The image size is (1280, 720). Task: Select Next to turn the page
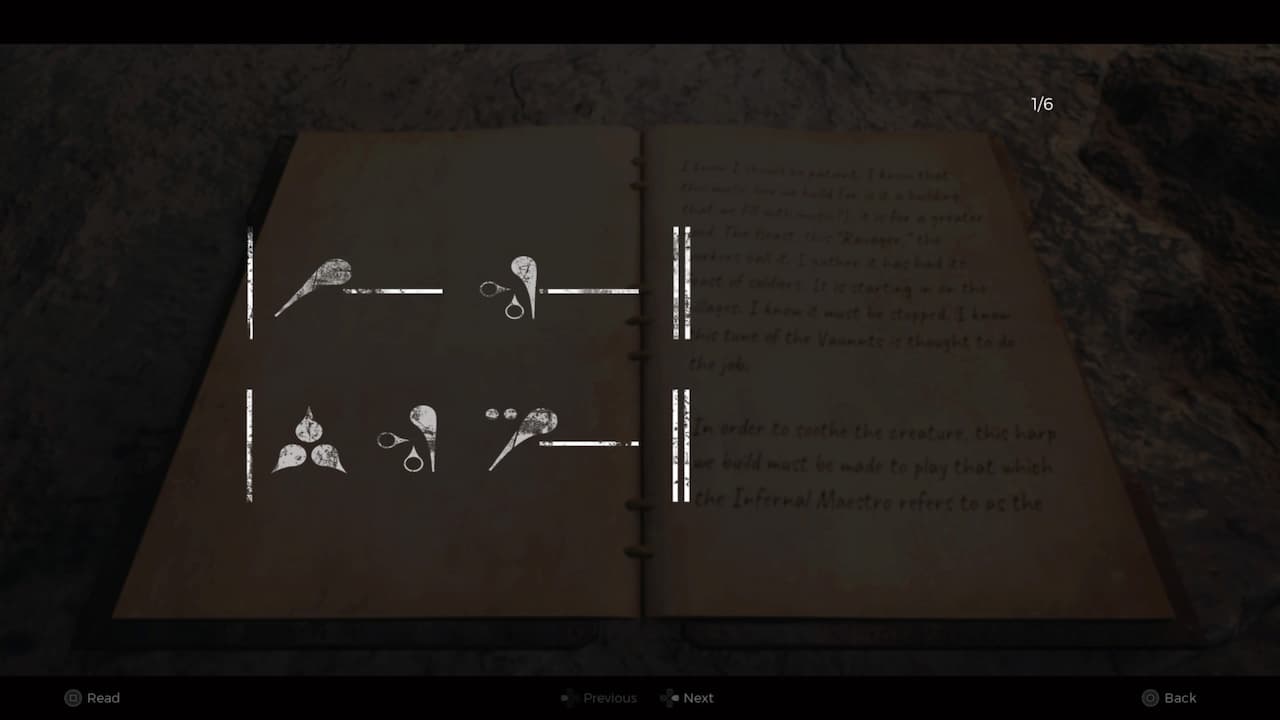(x=697, y=698)
